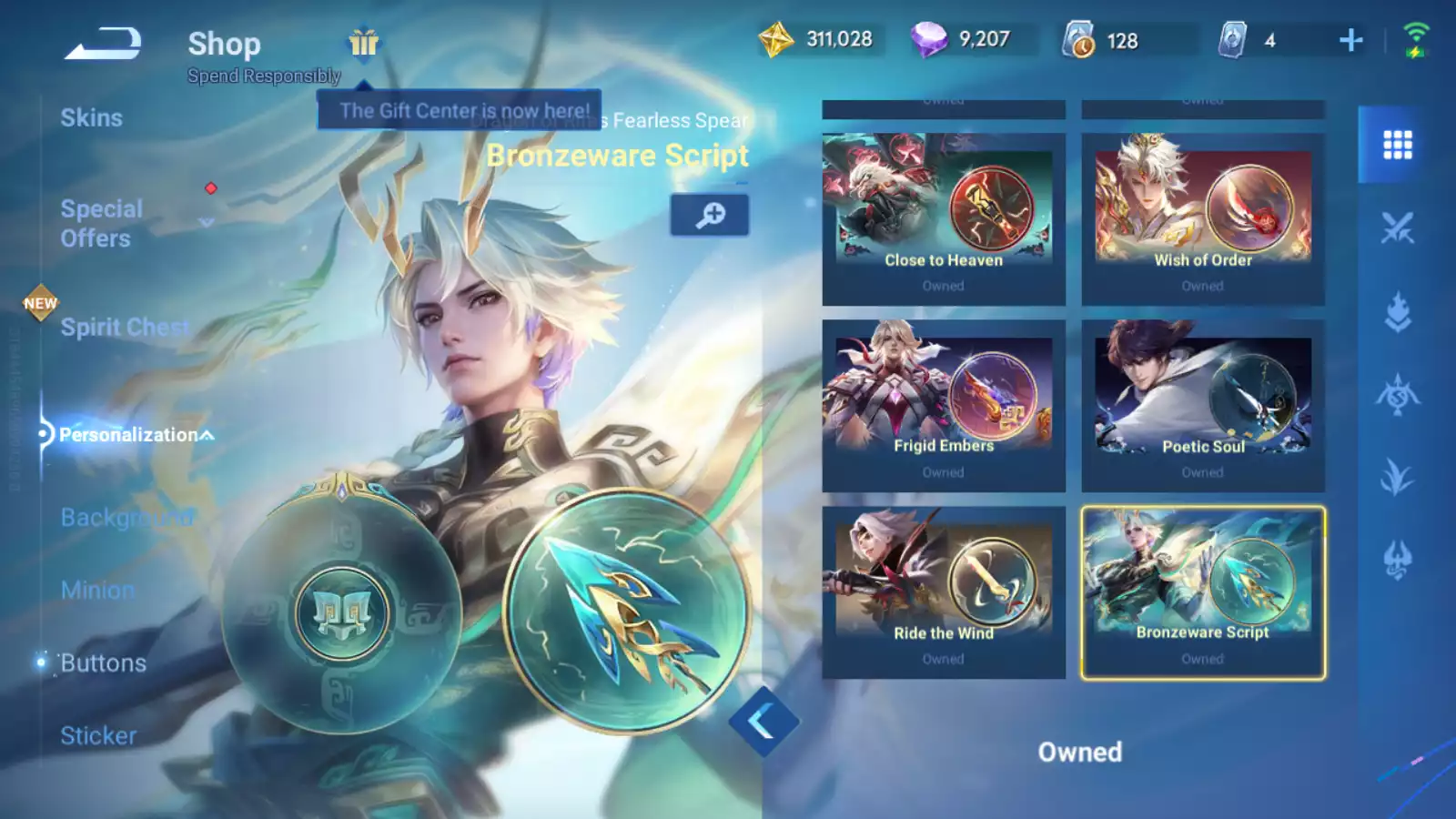
Task: Zoom in with the magnifier preview button
Action: (710, 215)
